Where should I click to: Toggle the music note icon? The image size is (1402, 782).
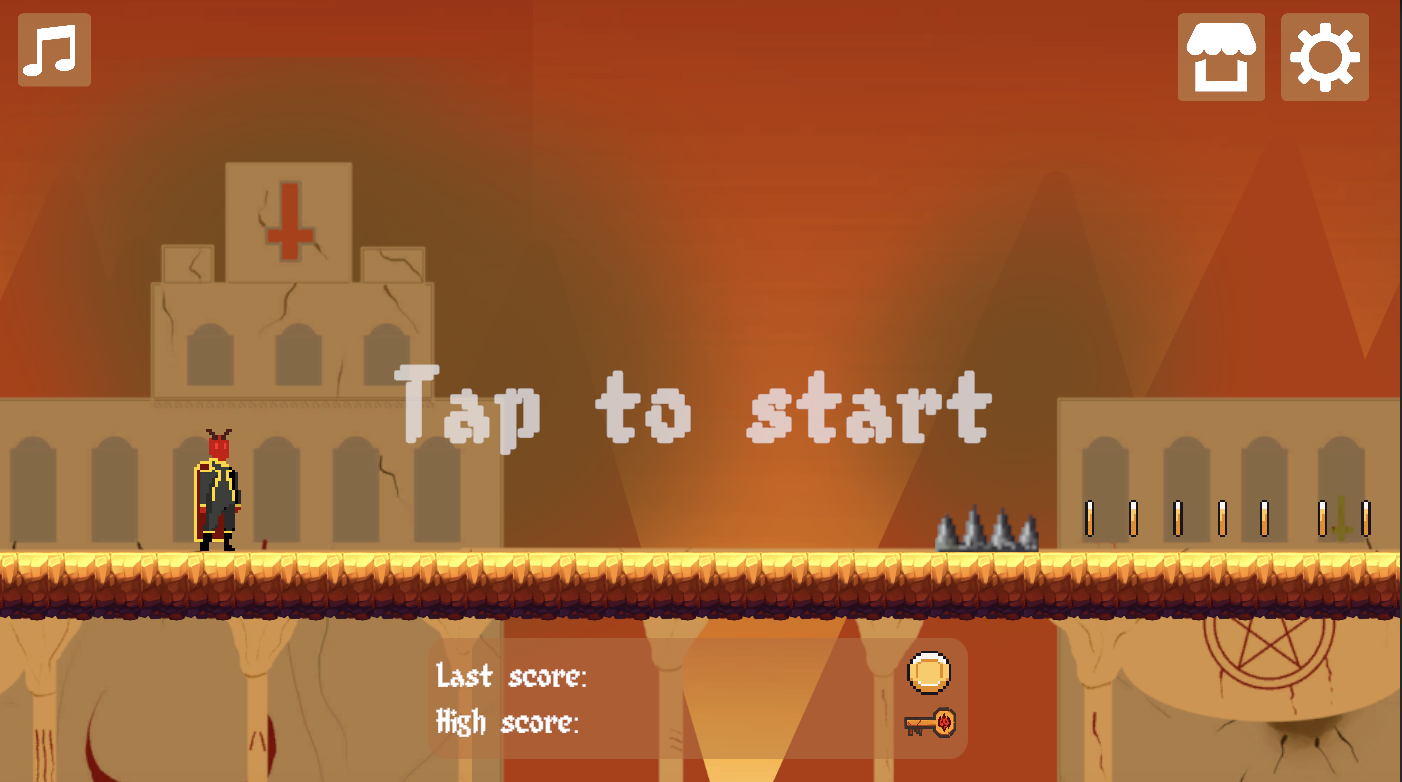click(x=54, y=50)
